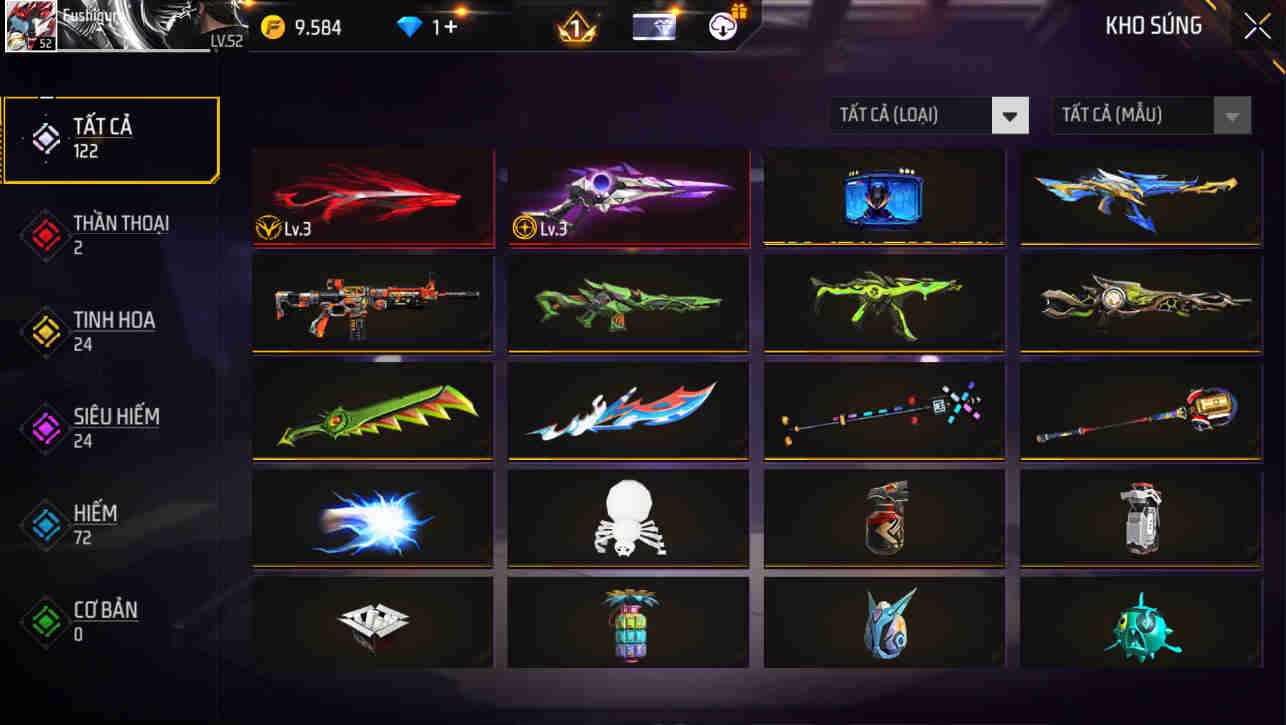Close the KHO SÚNG panel
Viewport: 1286px width, 725px height.
(1257, 25)
